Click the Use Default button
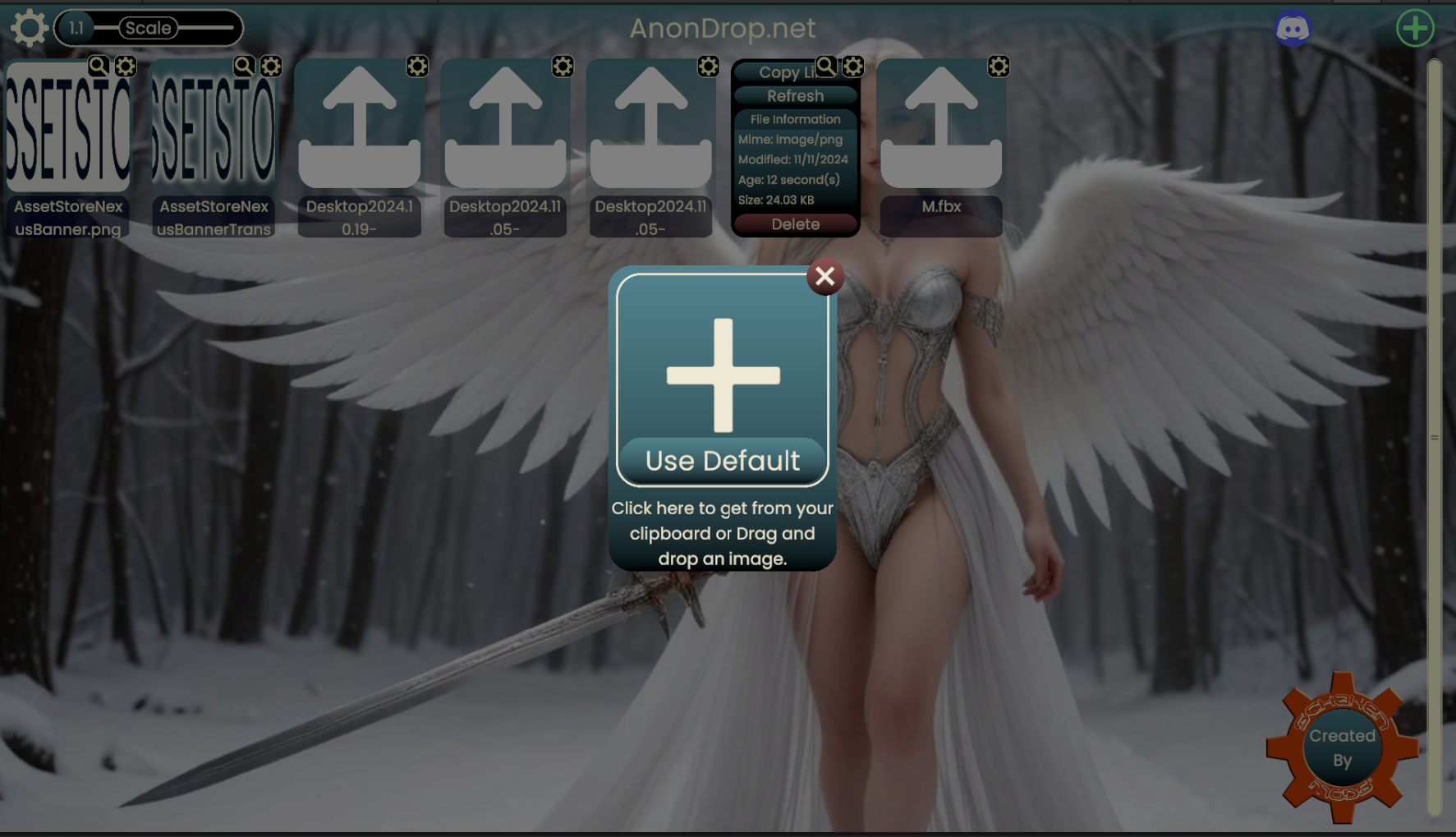1456x837 pixels. click(x=722, y=461)
